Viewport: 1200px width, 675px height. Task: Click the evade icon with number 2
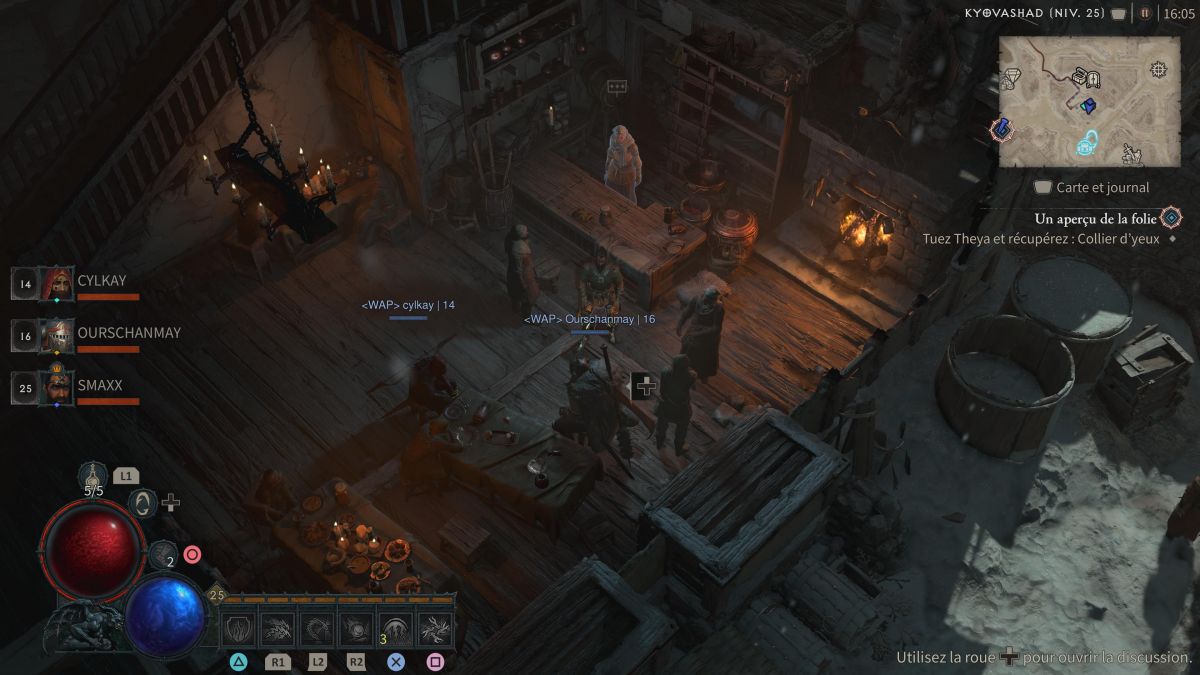click(x=163, y=554)
